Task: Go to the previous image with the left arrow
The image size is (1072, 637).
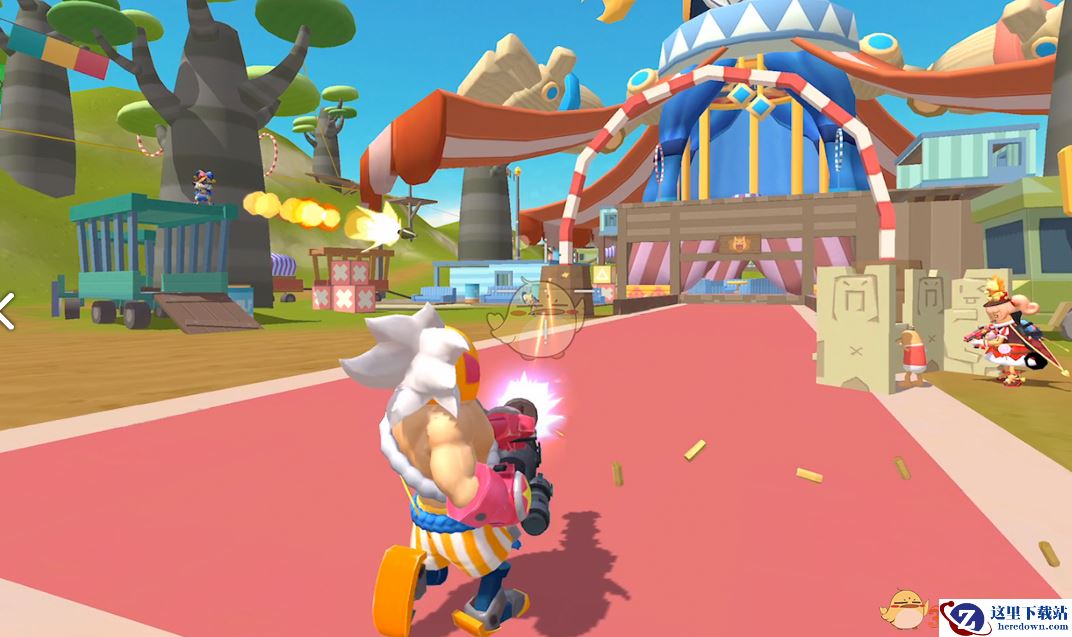Action: pos(6,311)
